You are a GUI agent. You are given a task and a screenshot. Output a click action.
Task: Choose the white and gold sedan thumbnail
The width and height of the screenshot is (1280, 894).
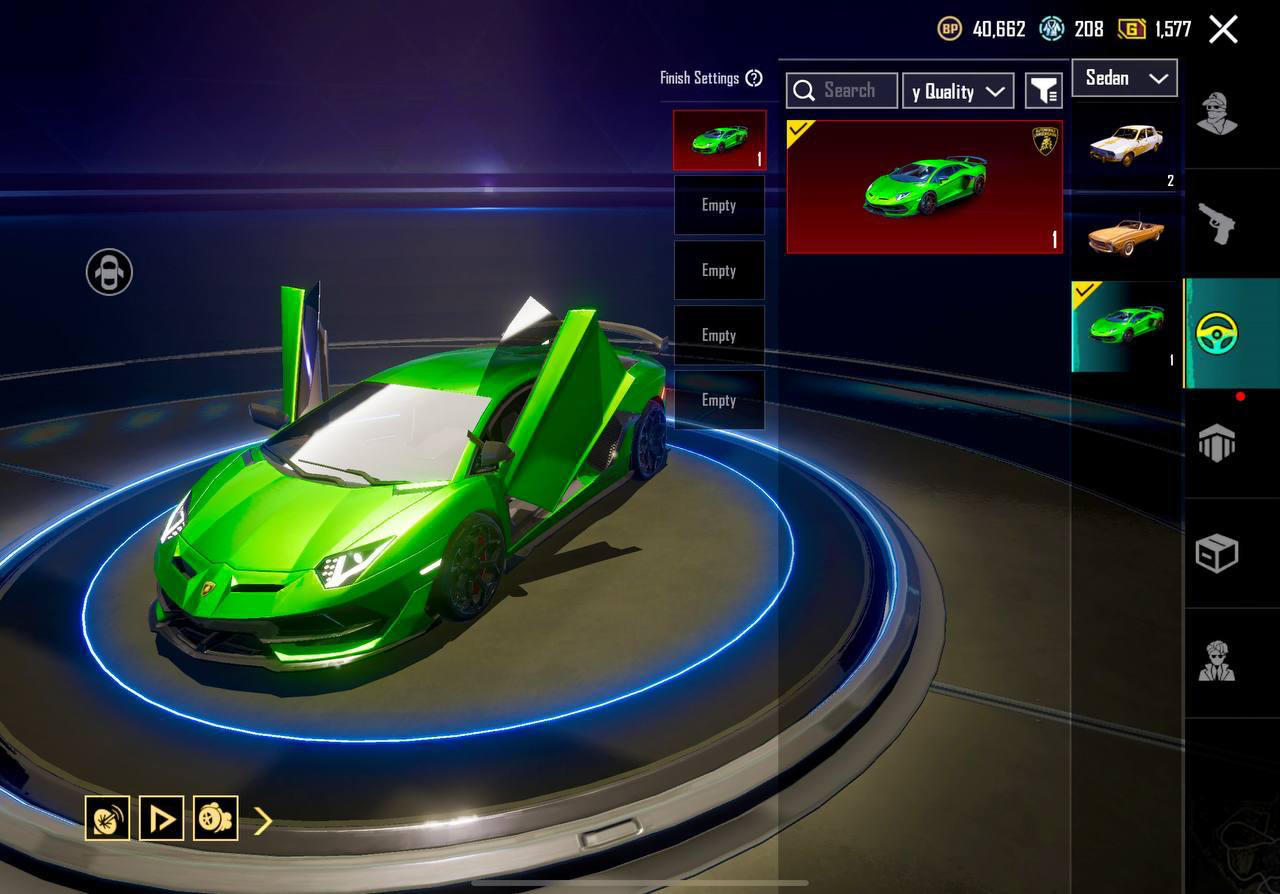pyautogui.click(x=1126, y=146)
